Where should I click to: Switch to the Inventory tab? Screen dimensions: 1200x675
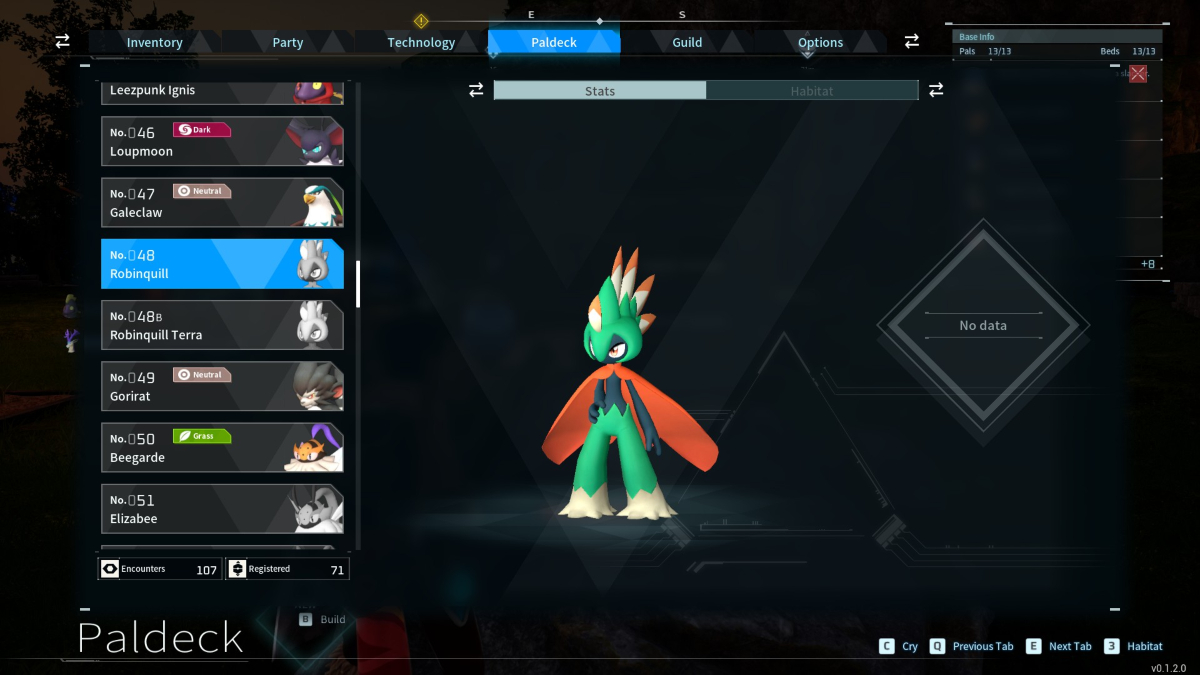coord(154,42)
